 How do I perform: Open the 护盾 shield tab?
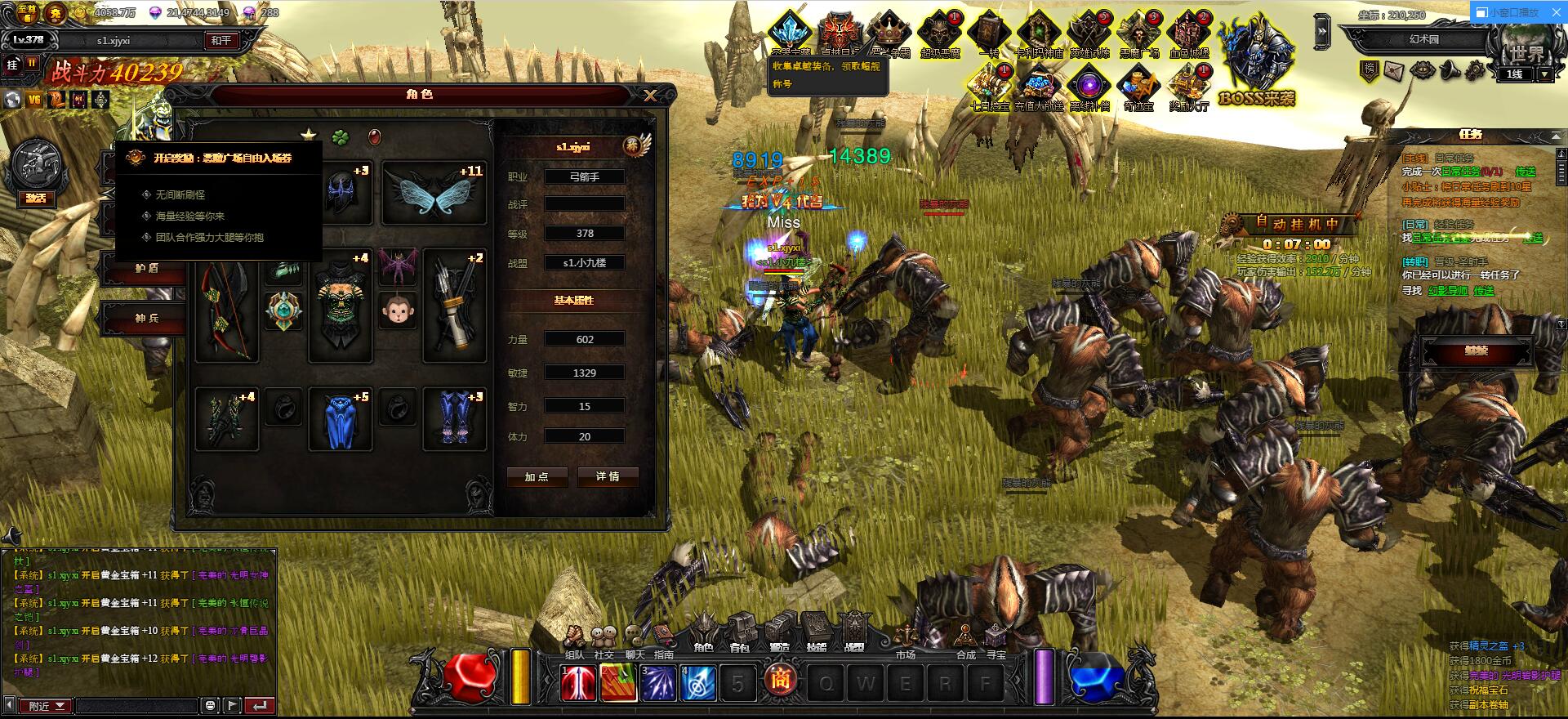coord(147,268)
